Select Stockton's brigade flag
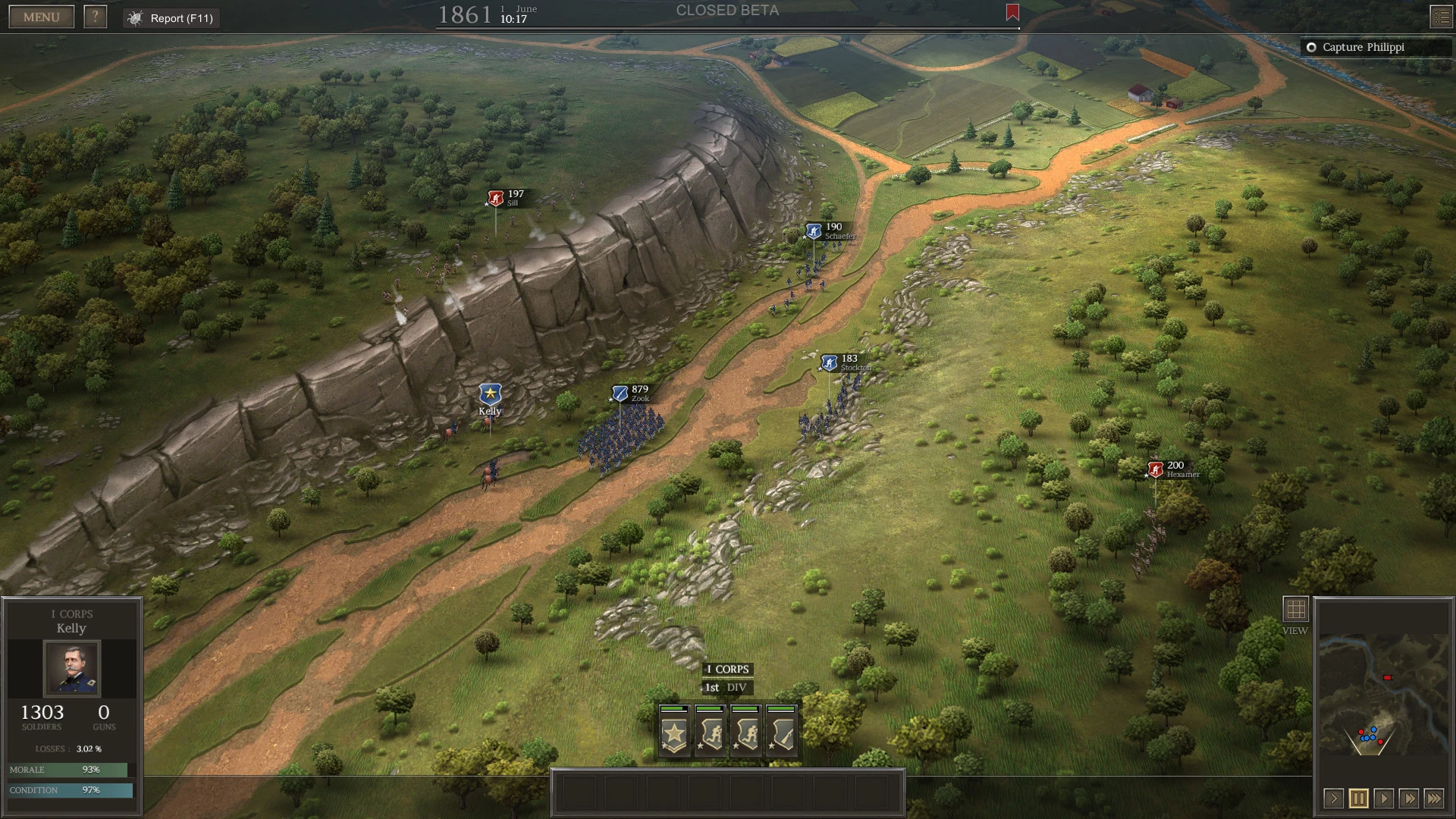 click(x=828, y=362)
